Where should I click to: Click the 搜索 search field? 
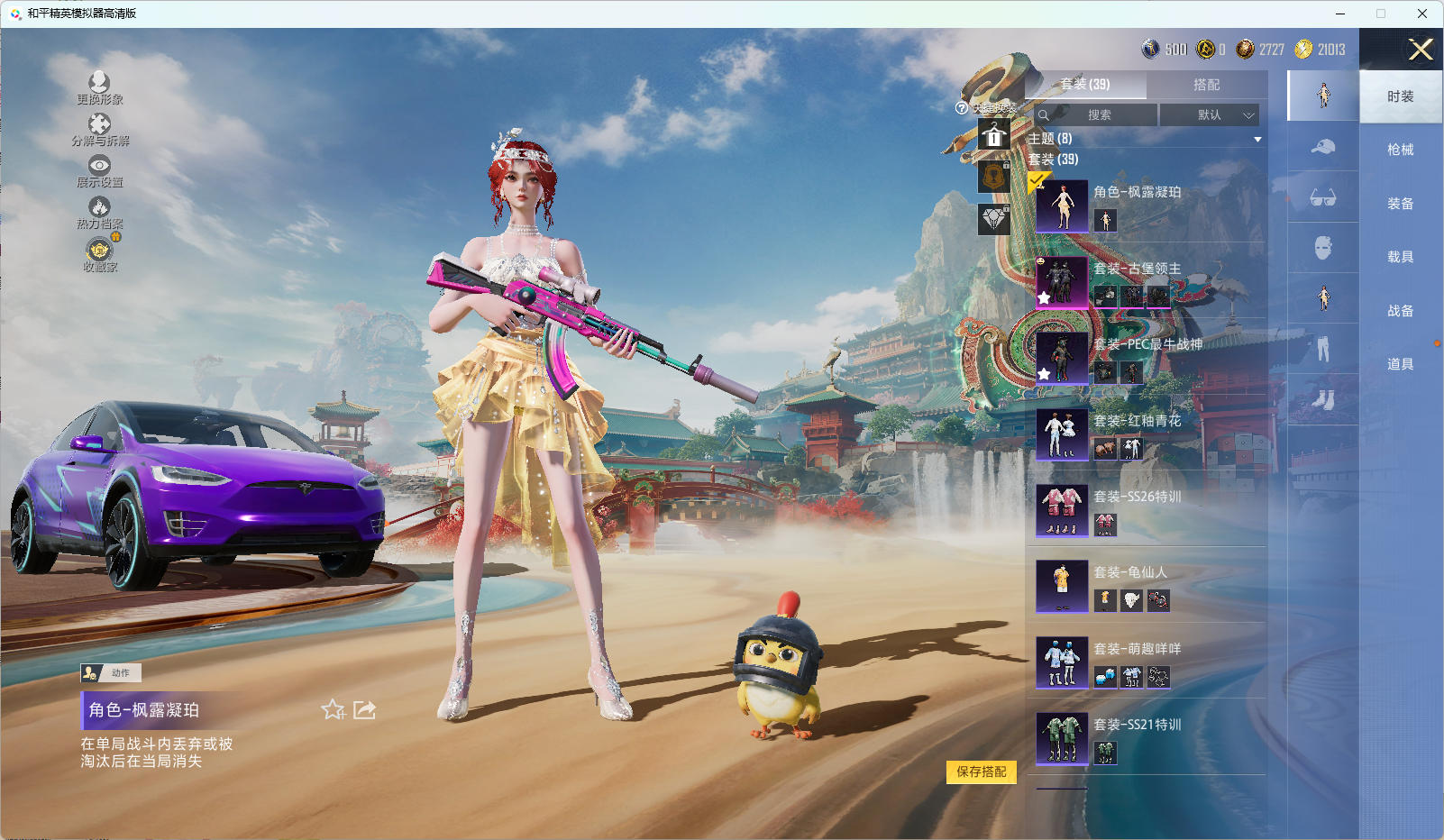point(1098,115)
